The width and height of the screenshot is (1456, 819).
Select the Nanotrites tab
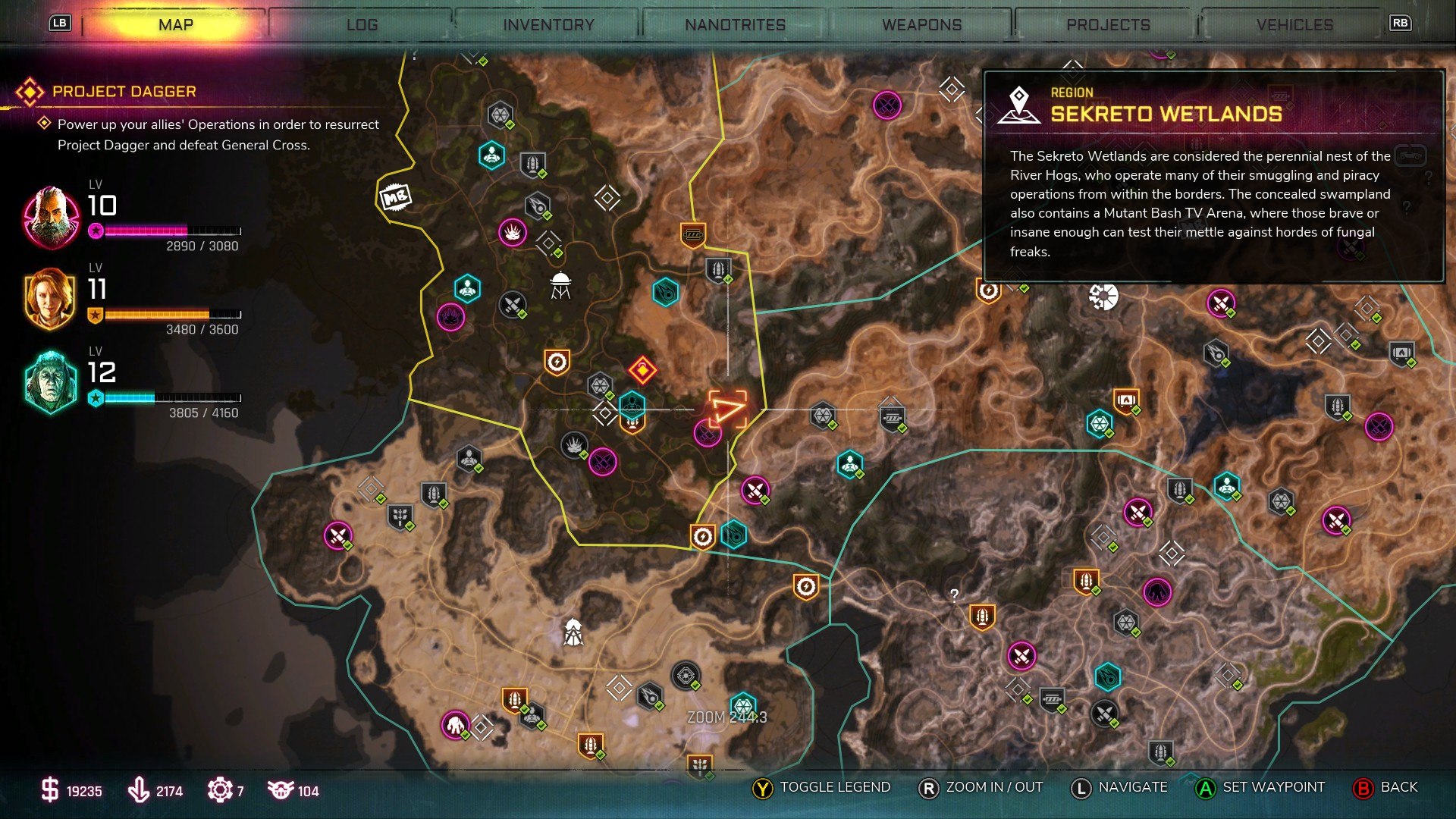(x=735, y=25)
